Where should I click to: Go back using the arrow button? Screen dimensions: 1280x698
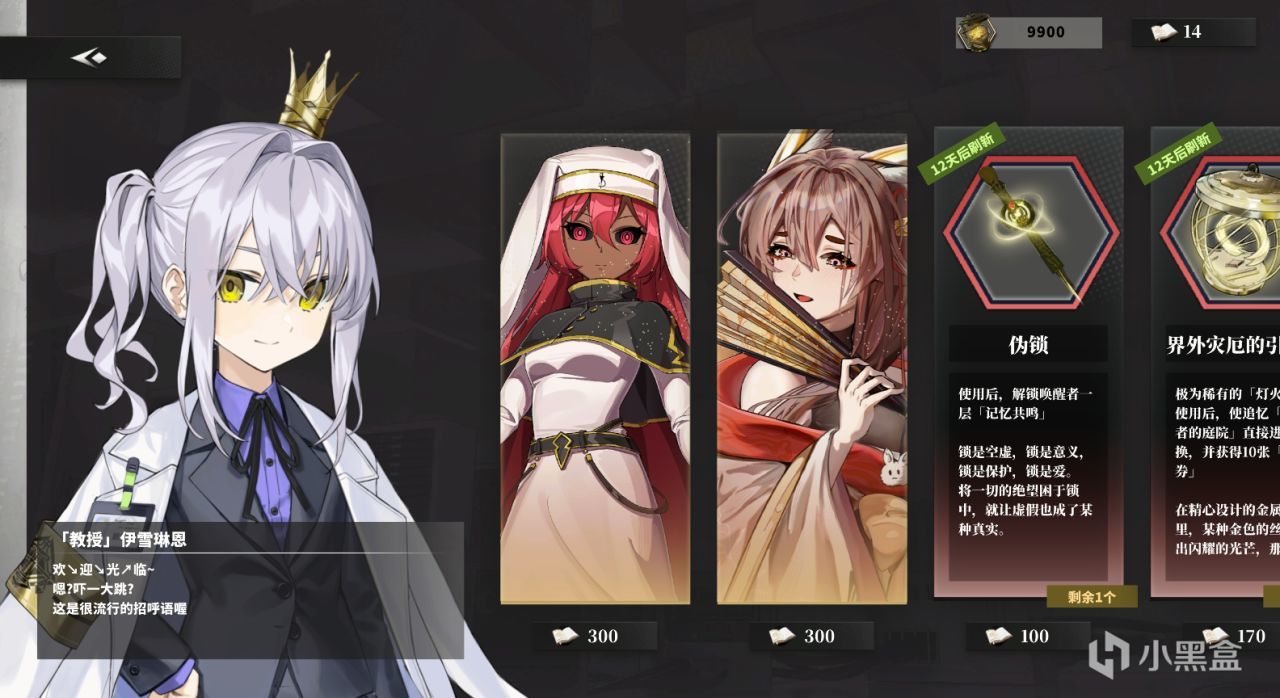point(89,58)
